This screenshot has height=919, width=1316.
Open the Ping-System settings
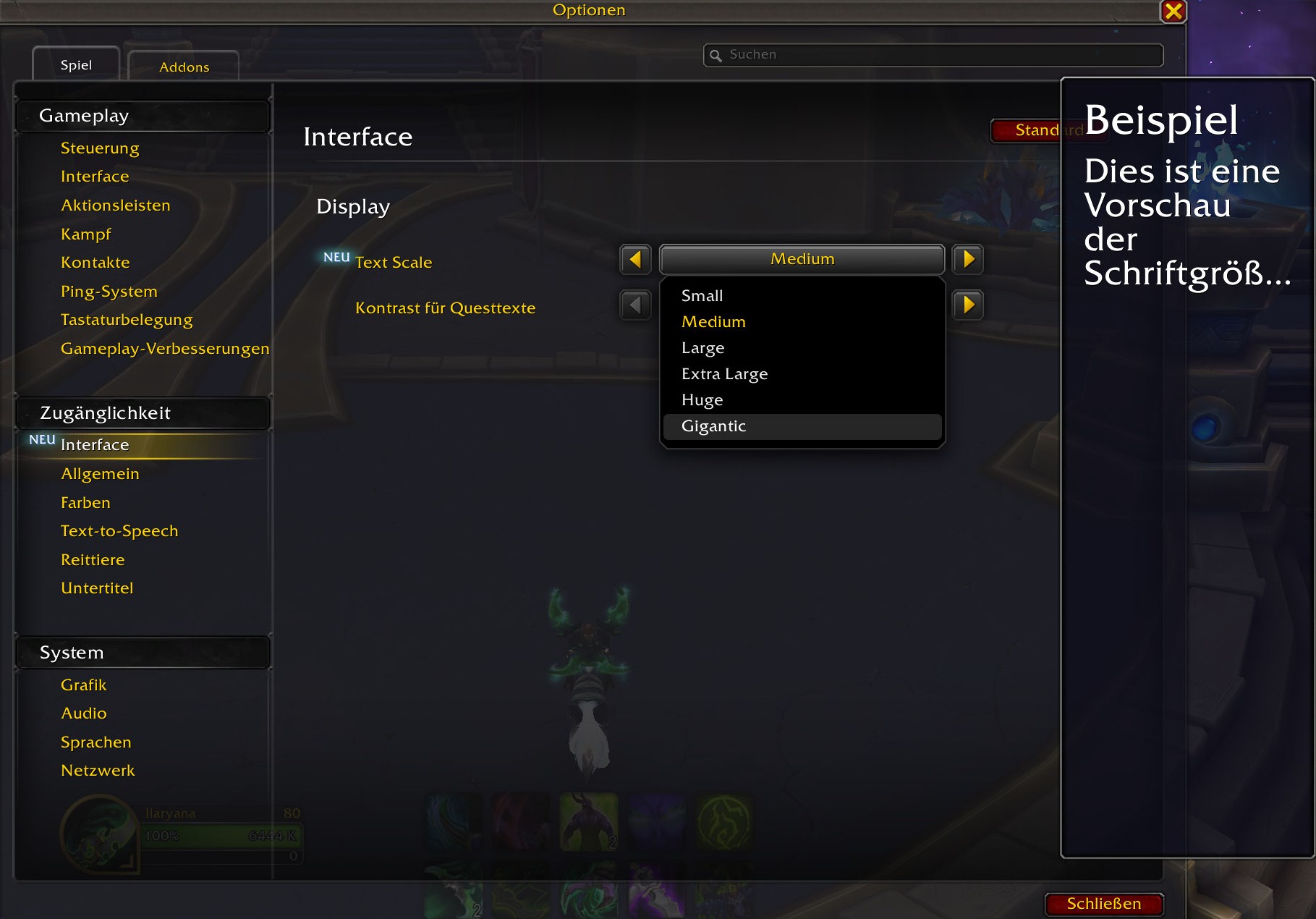(109, 292)
